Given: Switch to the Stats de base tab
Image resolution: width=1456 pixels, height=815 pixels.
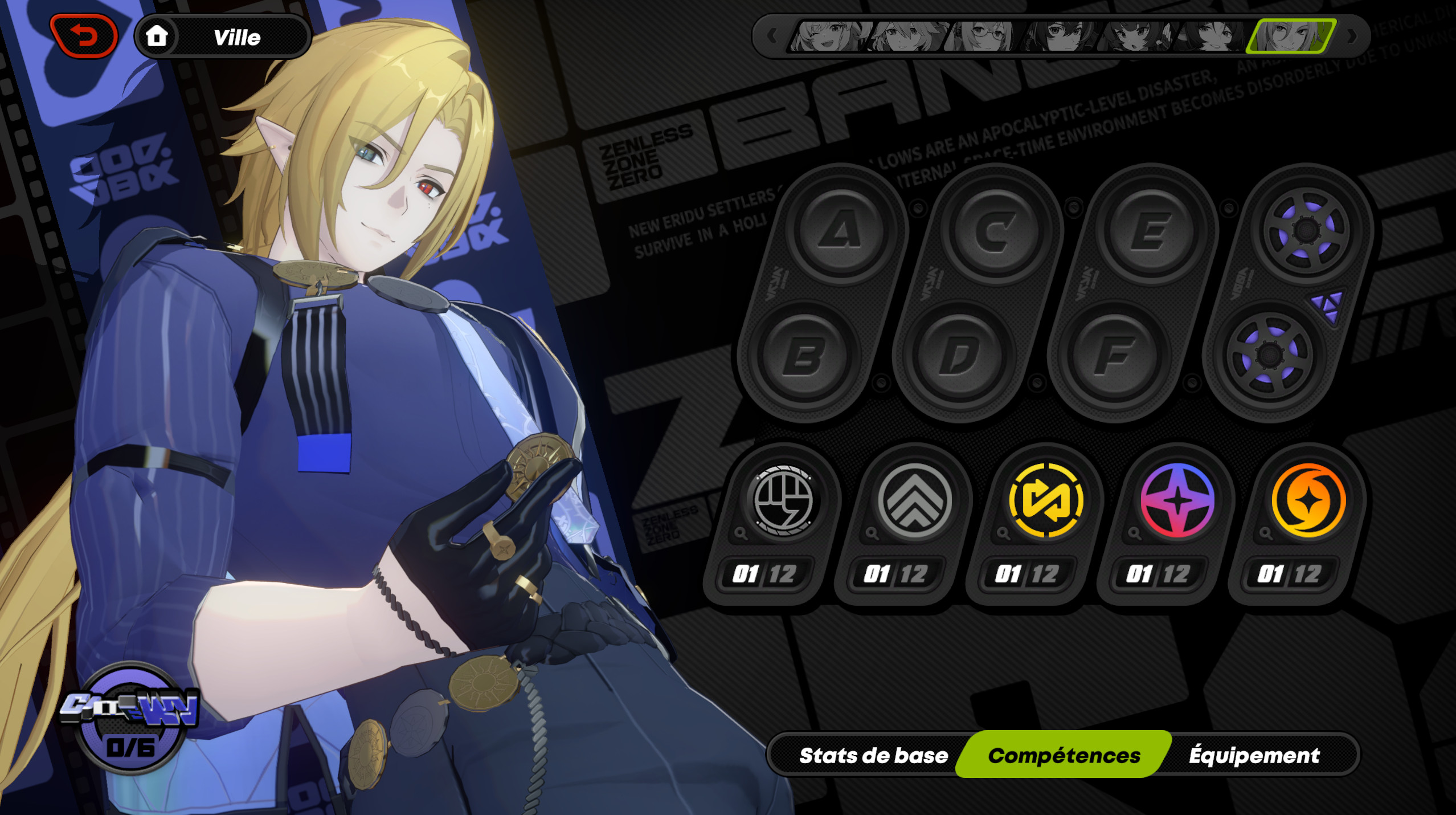Looking at the screenshot, I should 874,755.
